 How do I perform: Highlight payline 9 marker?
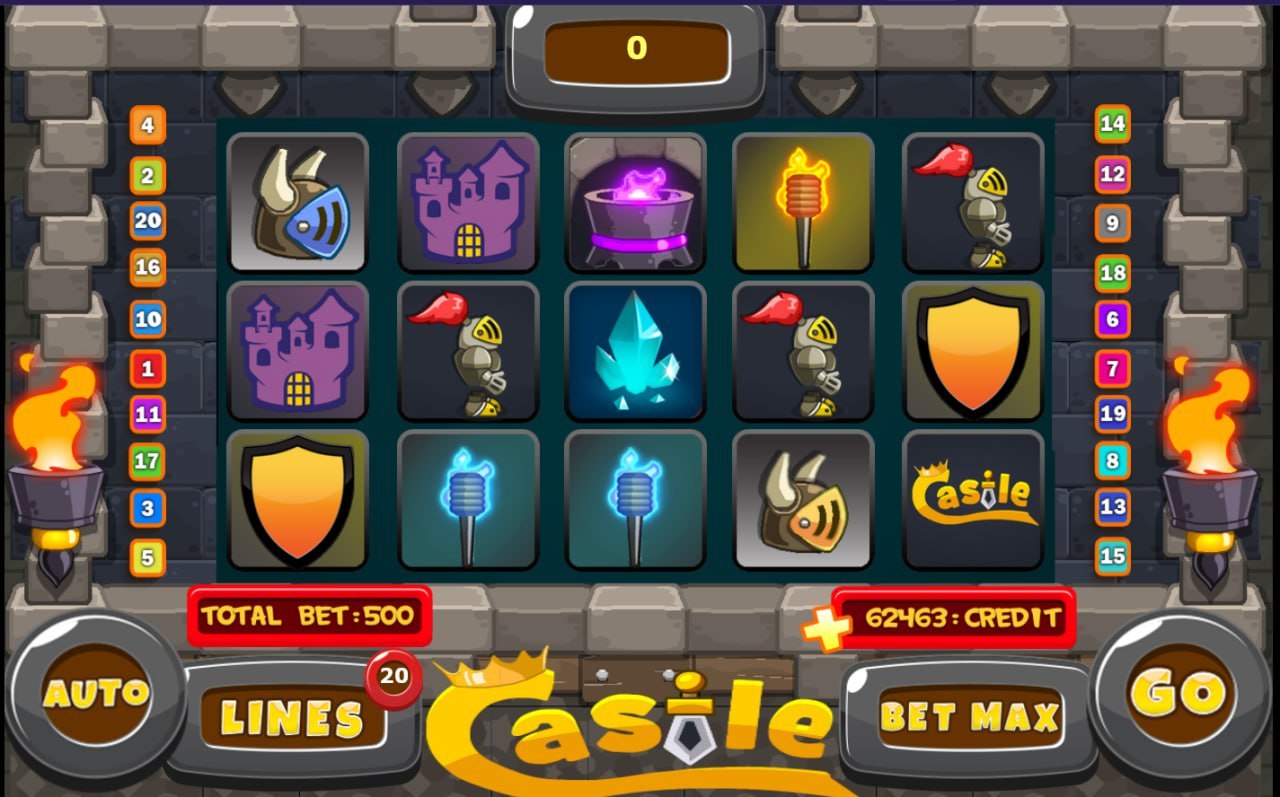[1112, 223]
